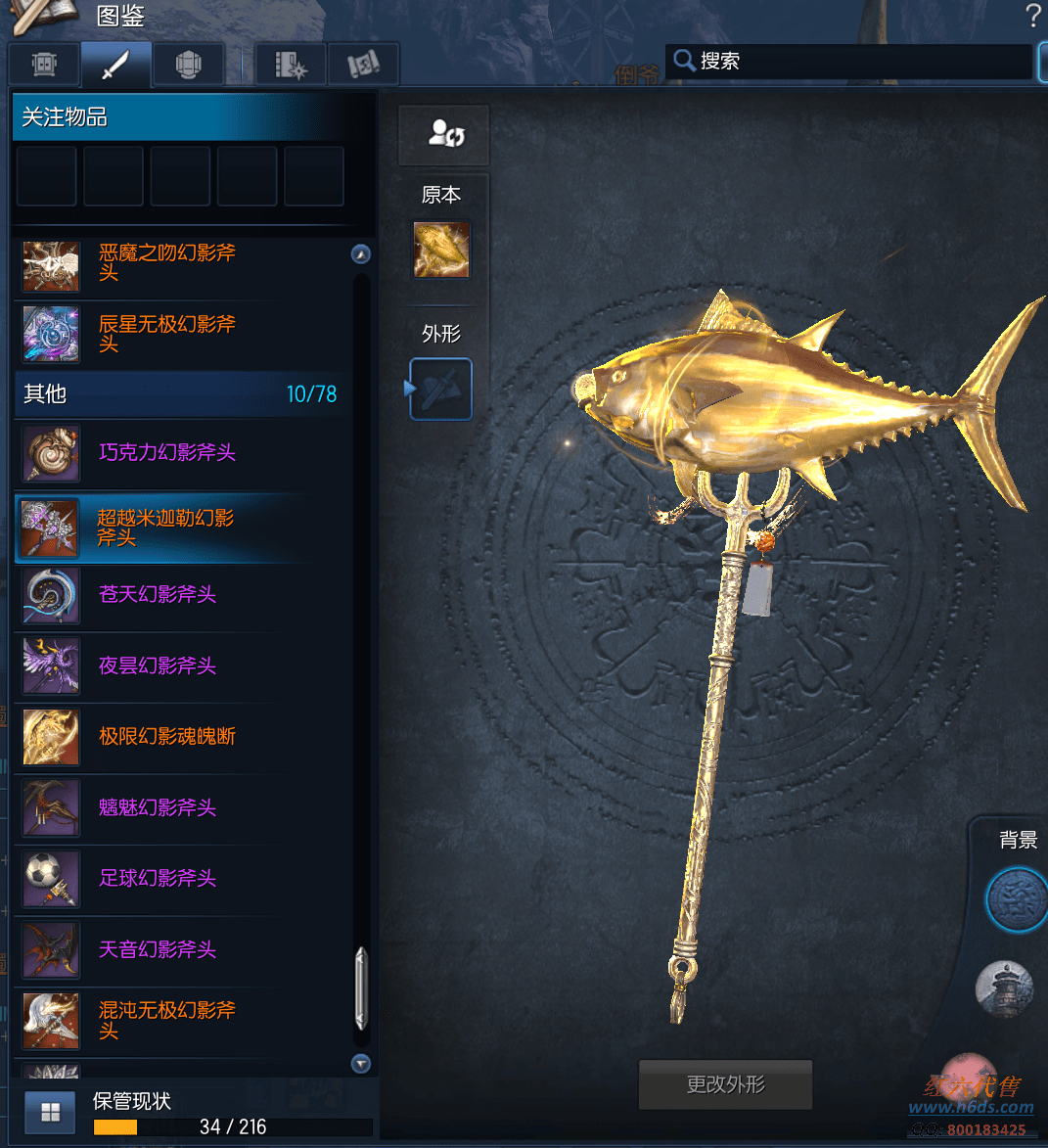Select the 足球幻影斧头 soccer axe
This screenshot has width=1048, height=1148.
(x=158, y=878)
